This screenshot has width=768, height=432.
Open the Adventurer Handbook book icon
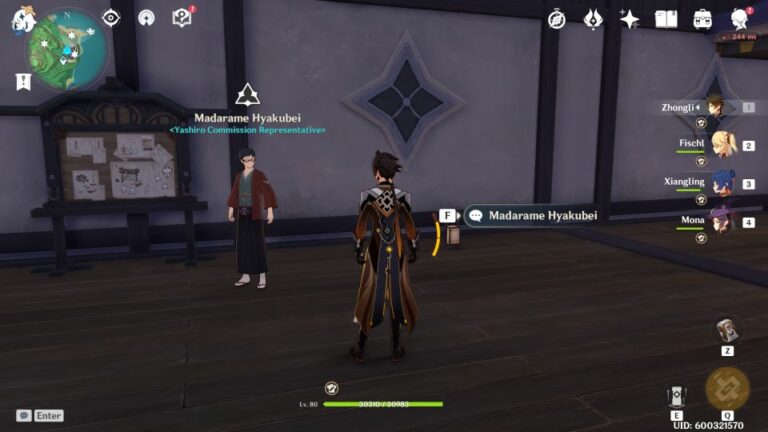pos(666,19)
